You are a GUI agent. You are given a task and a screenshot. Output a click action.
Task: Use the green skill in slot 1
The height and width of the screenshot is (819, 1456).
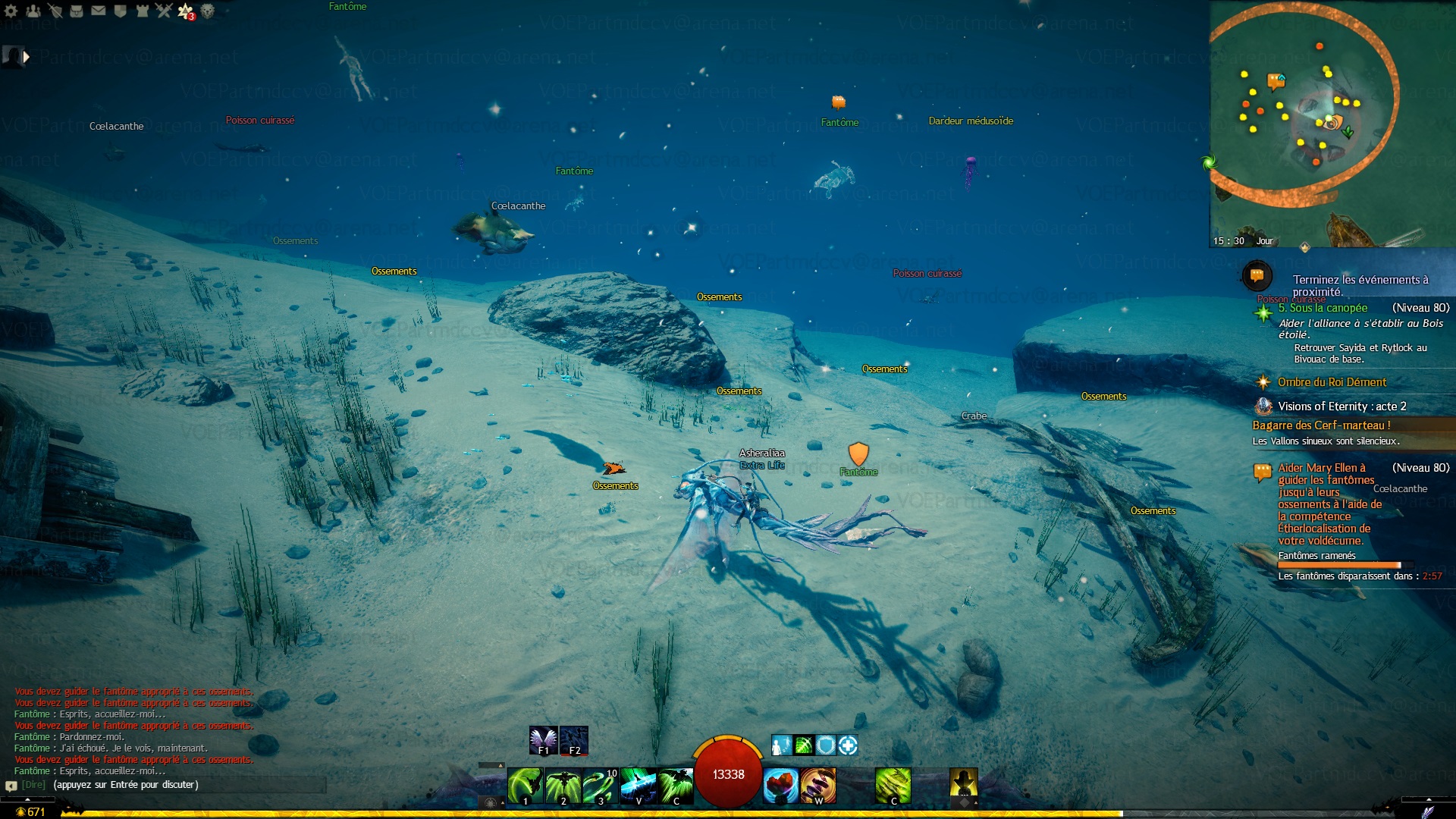coord(525,785)
